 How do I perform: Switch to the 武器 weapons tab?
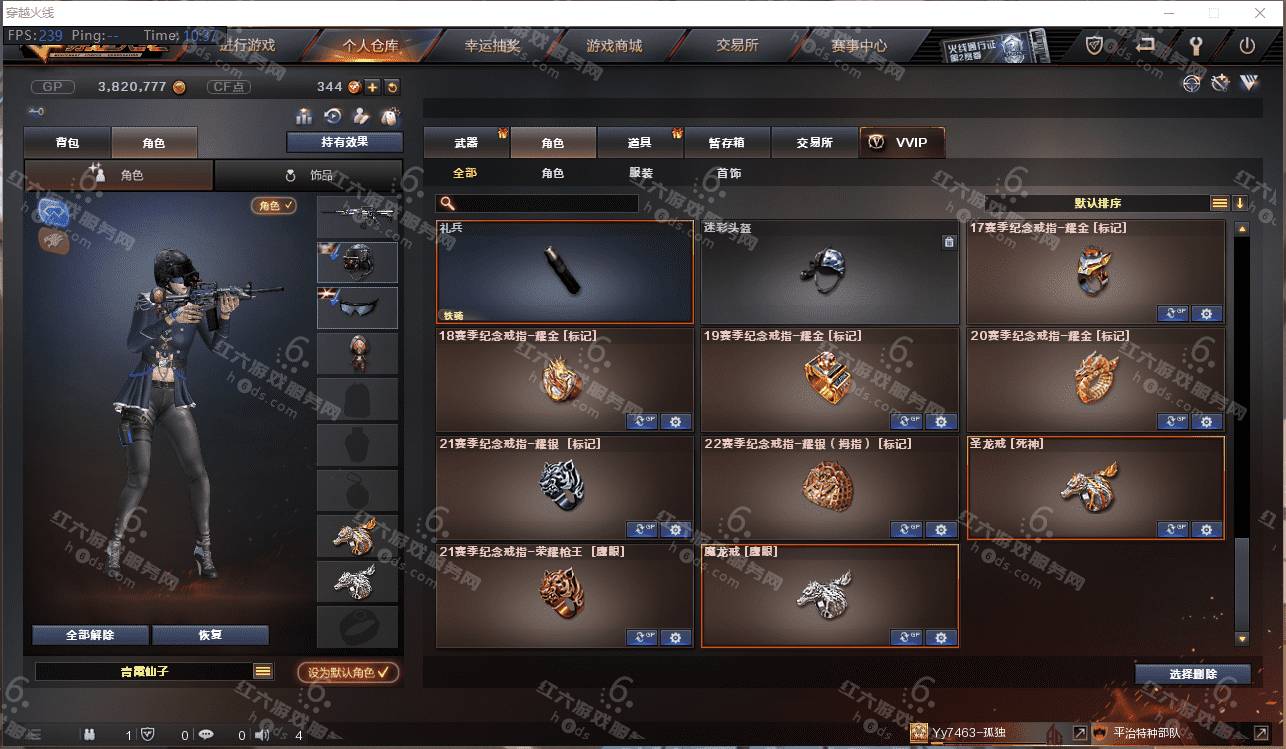(x=466, y=143)
